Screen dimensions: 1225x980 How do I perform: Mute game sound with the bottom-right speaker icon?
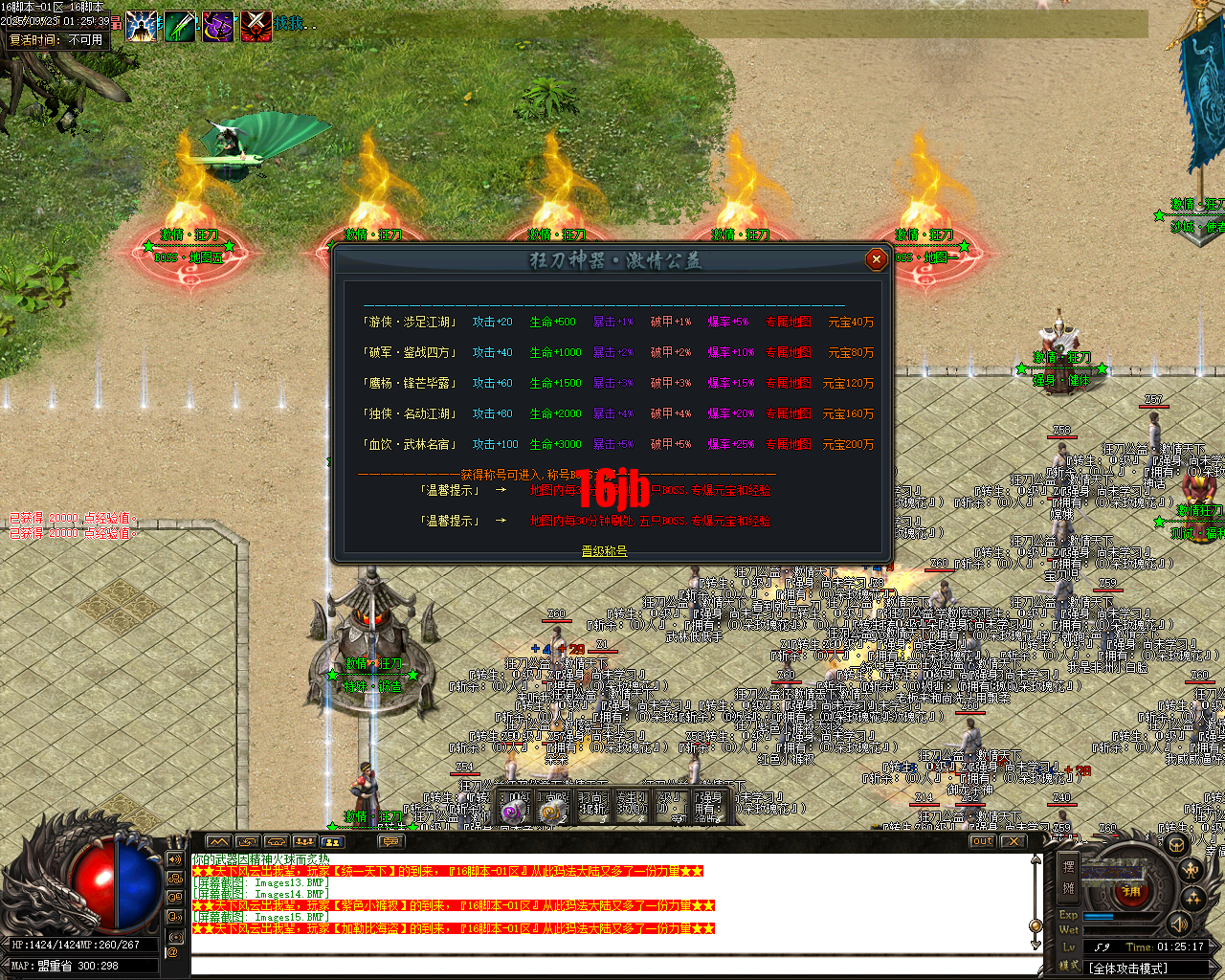click(1180, 924)
